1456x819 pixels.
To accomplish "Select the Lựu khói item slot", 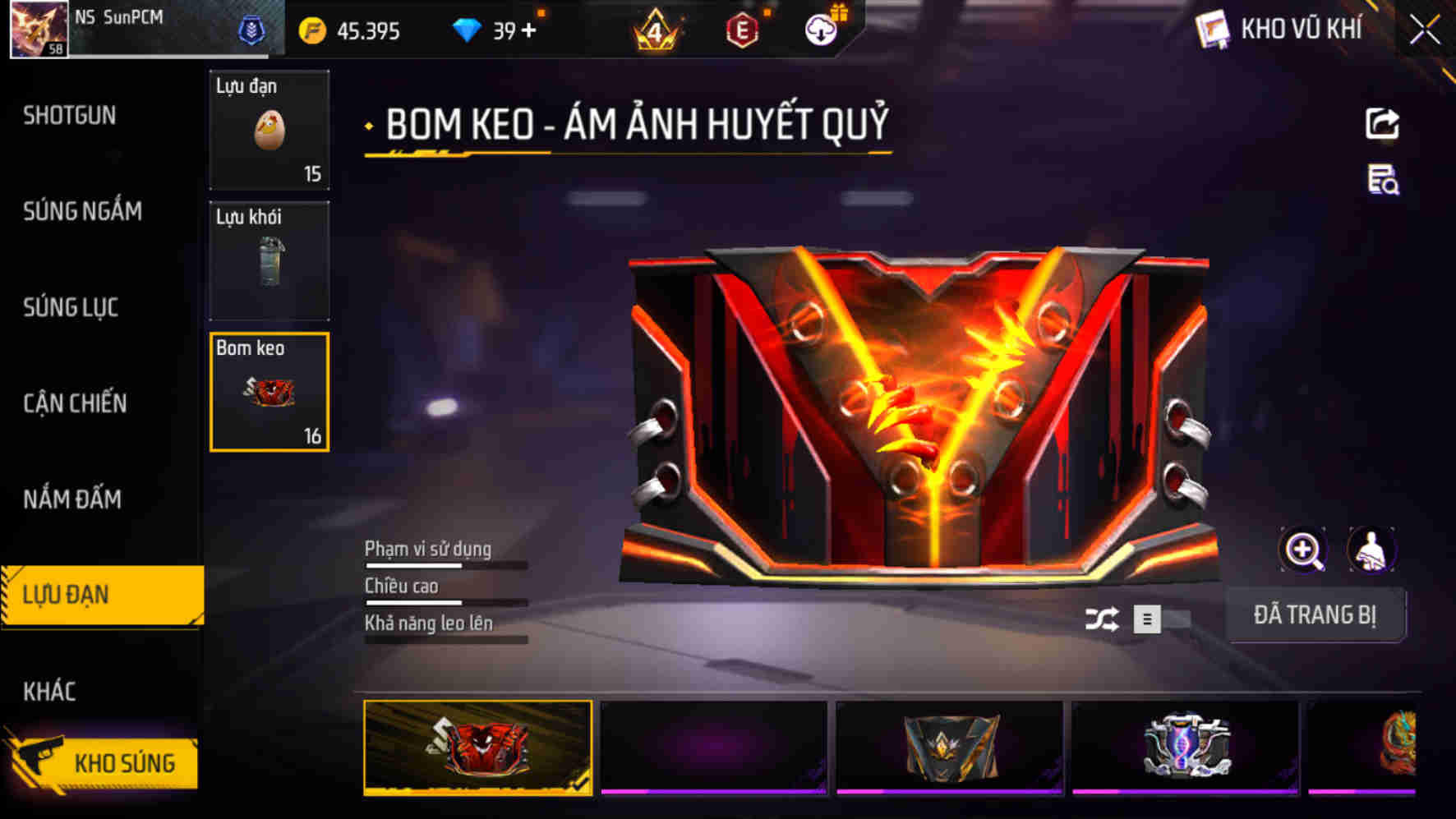I will point(269,259).
